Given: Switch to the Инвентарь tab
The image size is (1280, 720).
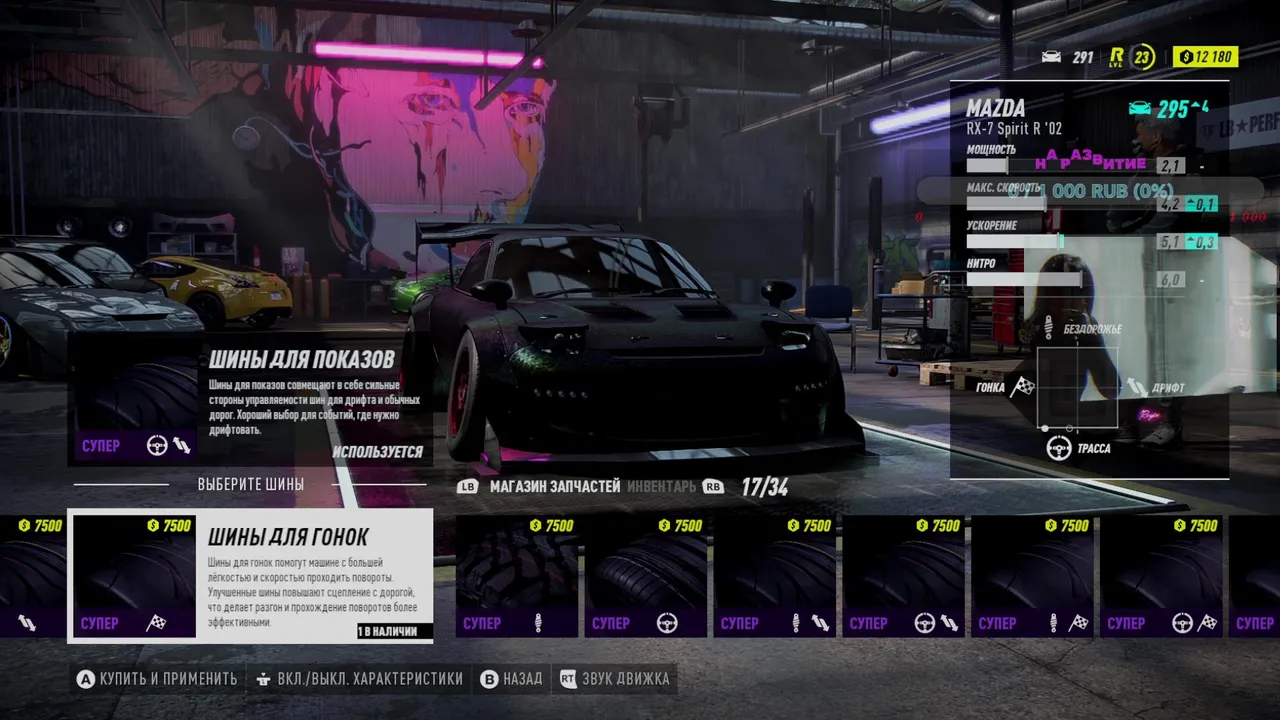Looking at the screenshot, I should (x=661, y=487).
